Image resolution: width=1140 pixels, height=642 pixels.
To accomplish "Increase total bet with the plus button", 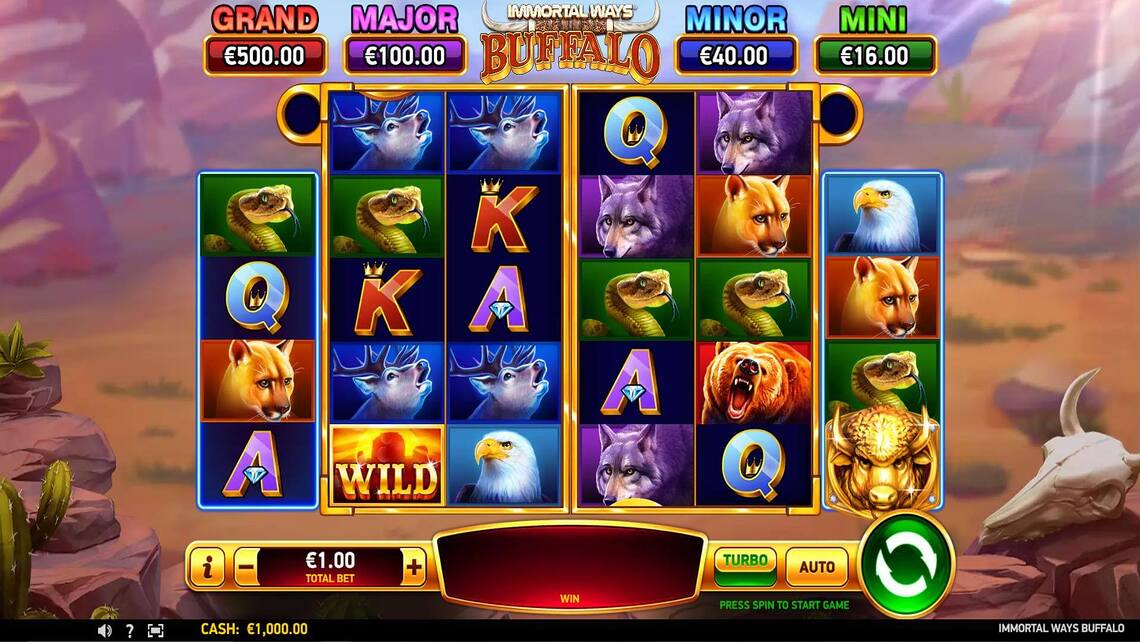I will [414, 568].
